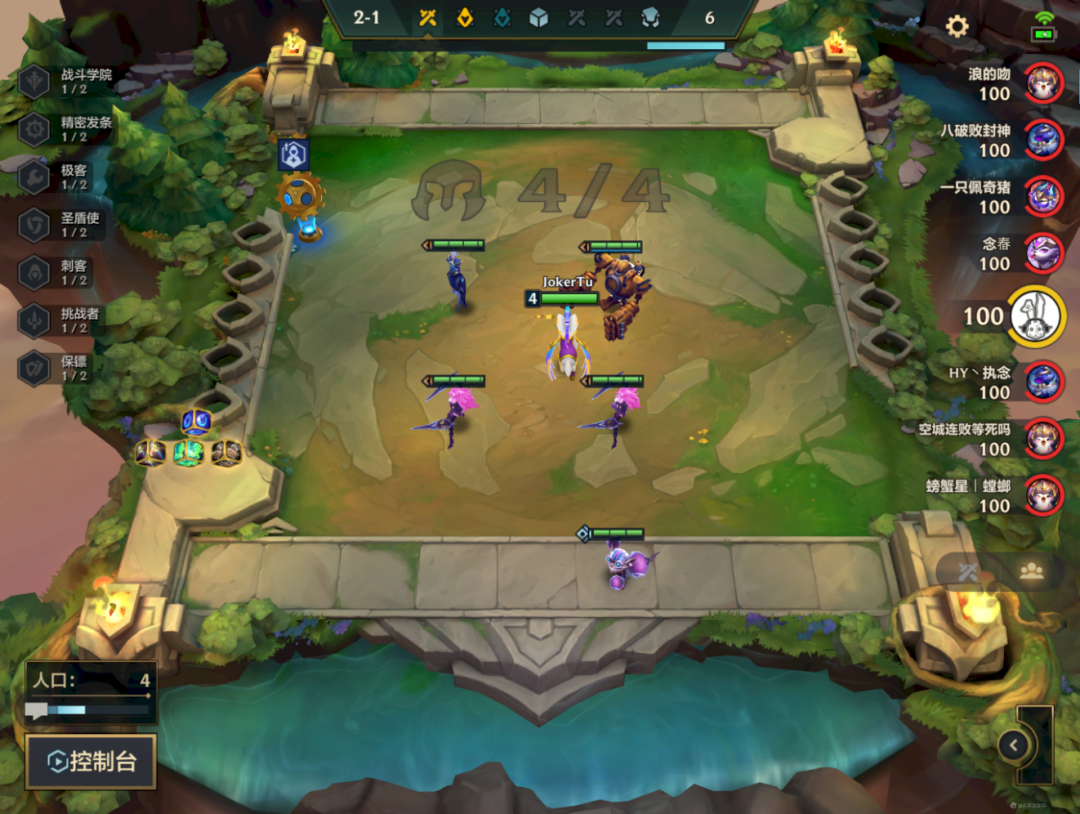This screenshot has height=814, width=1080.
Task: Select the 刺客 trait entry
Action: click(70, 273)
